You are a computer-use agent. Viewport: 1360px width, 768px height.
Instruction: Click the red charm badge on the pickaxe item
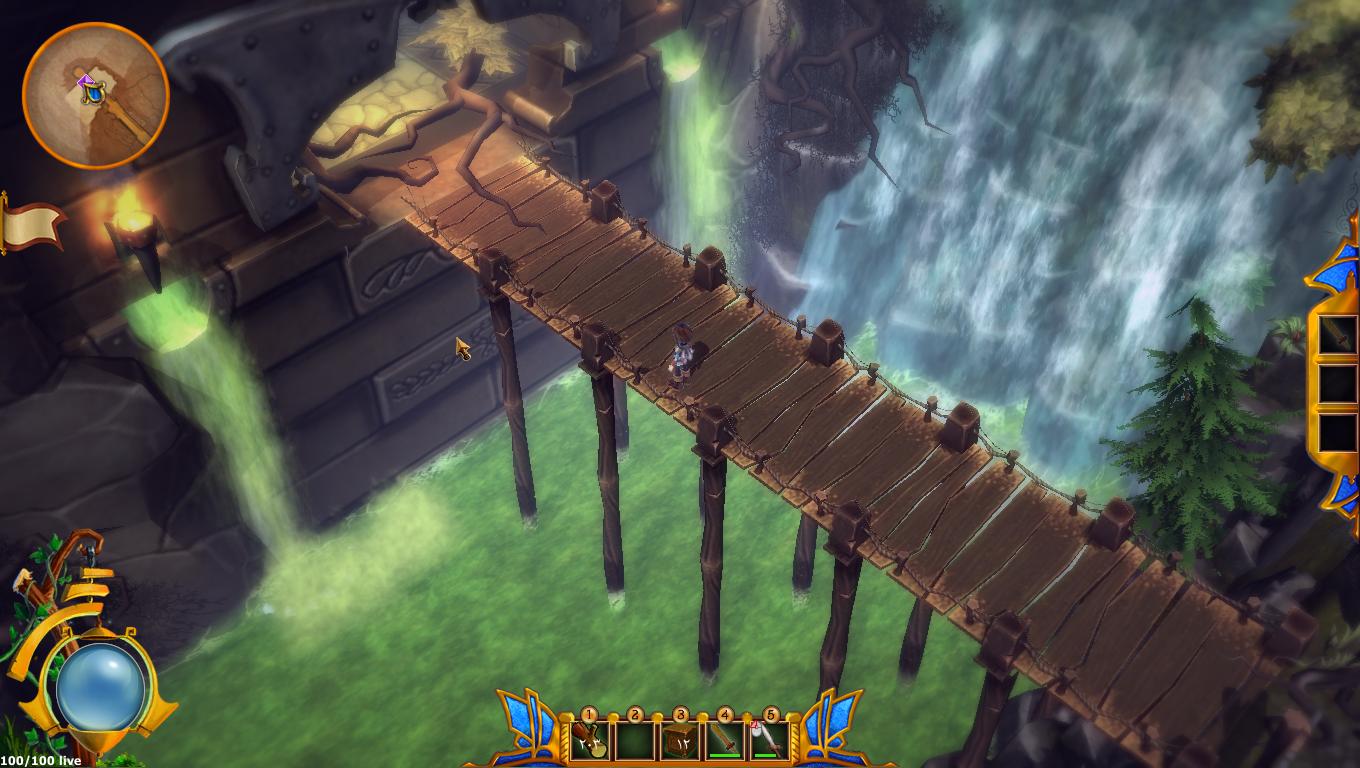(756, 723)
